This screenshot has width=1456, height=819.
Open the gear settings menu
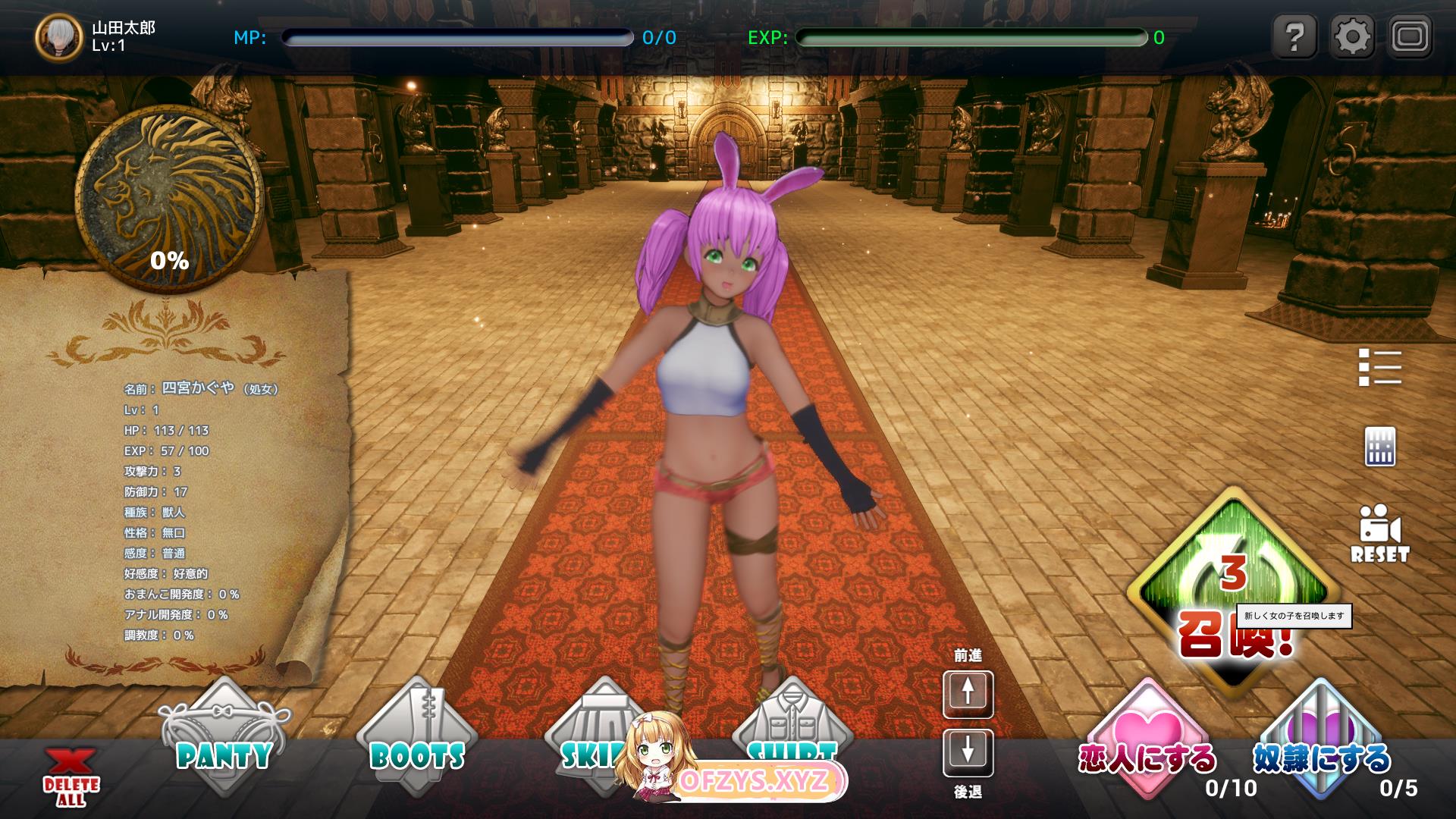click(1352, 36)
